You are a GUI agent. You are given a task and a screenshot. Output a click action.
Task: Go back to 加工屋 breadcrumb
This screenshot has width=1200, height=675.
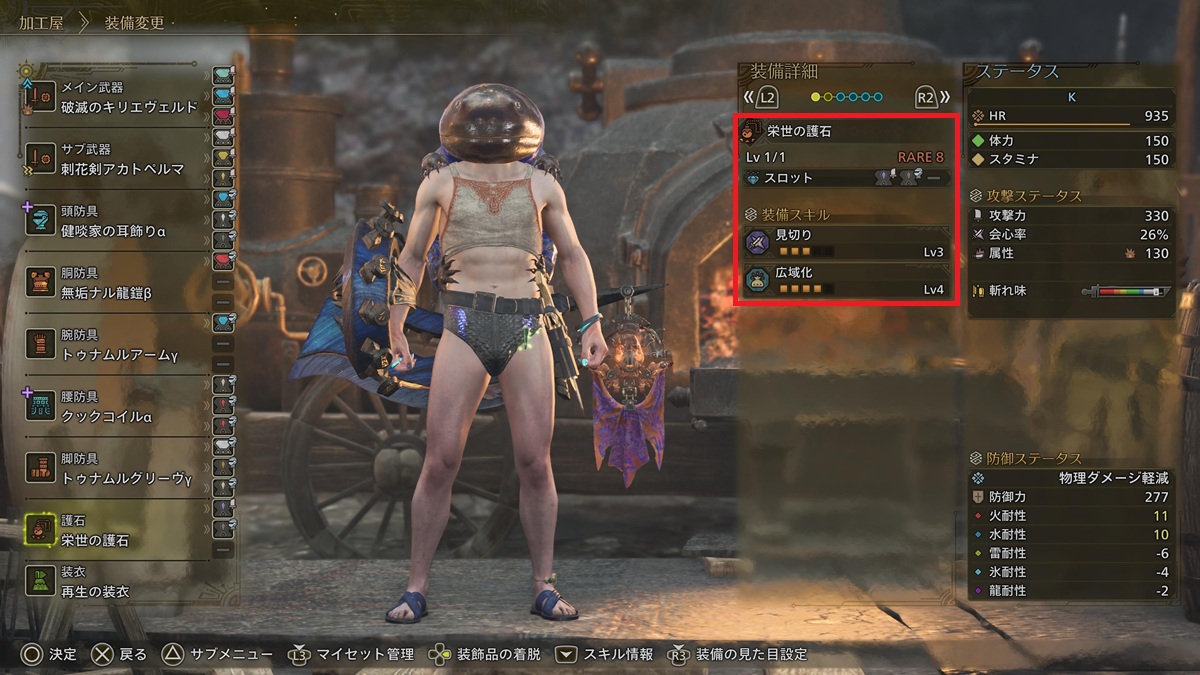(41, 22)
